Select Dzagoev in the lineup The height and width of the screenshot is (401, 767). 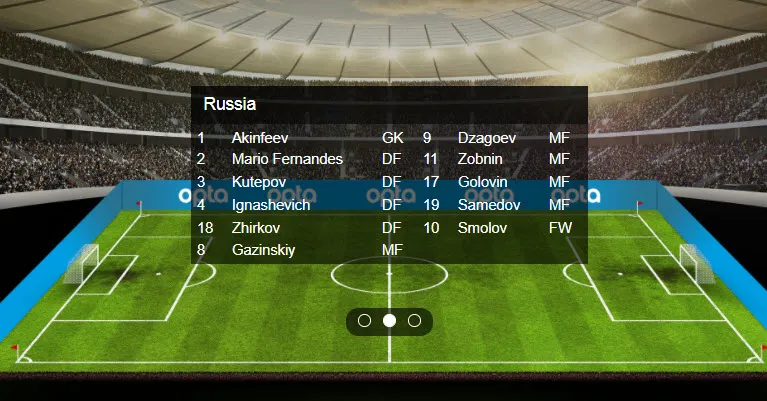tap(486, 138)
